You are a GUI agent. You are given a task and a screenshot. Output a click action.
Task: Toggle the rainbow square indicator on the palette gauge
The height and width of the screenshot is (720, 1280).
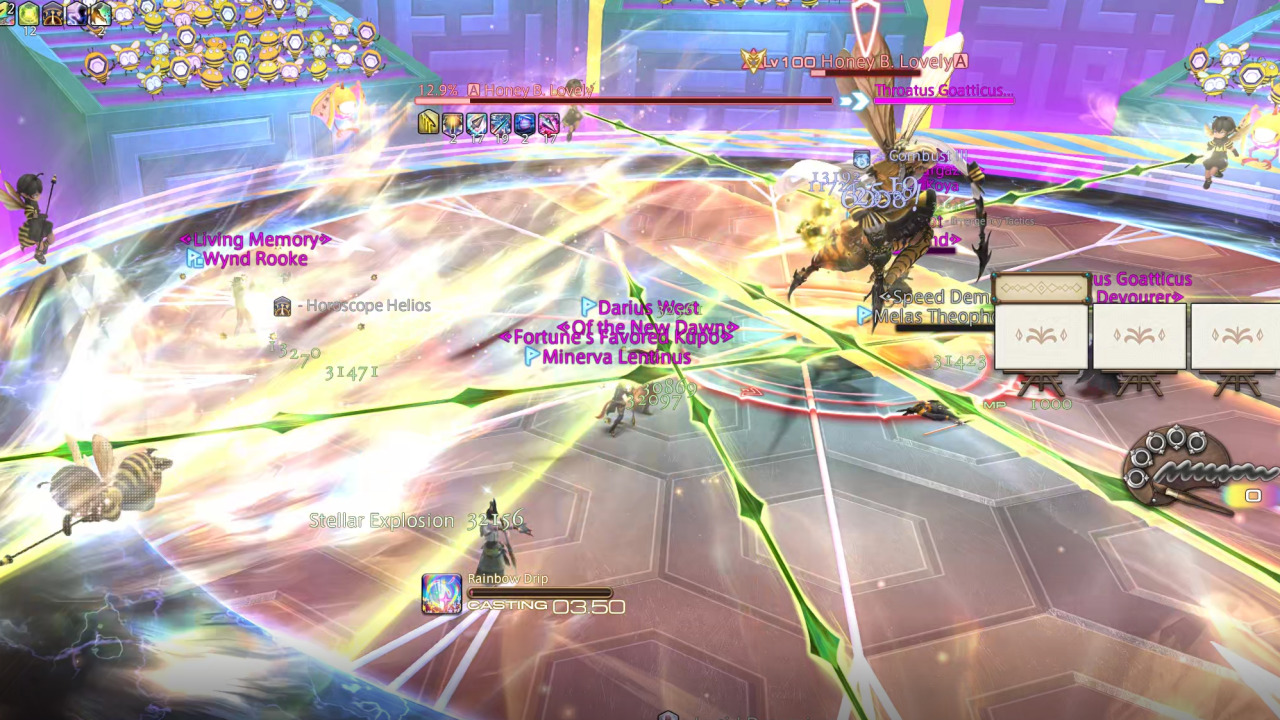click(x=1252, y=494)
